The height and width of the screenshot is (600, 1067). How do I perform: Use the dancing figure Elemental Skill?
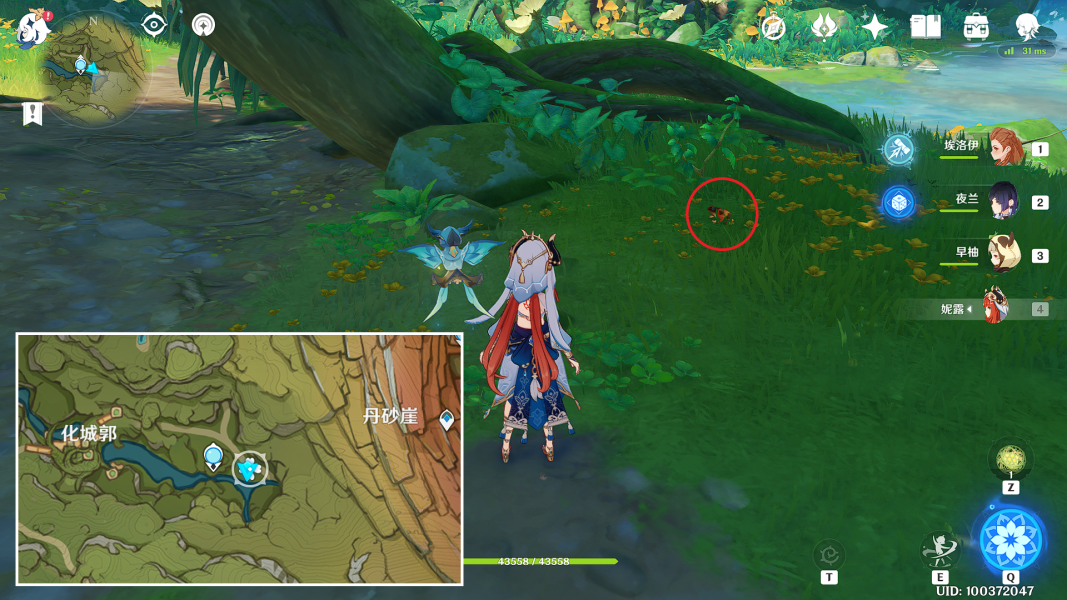coord(940,549)
